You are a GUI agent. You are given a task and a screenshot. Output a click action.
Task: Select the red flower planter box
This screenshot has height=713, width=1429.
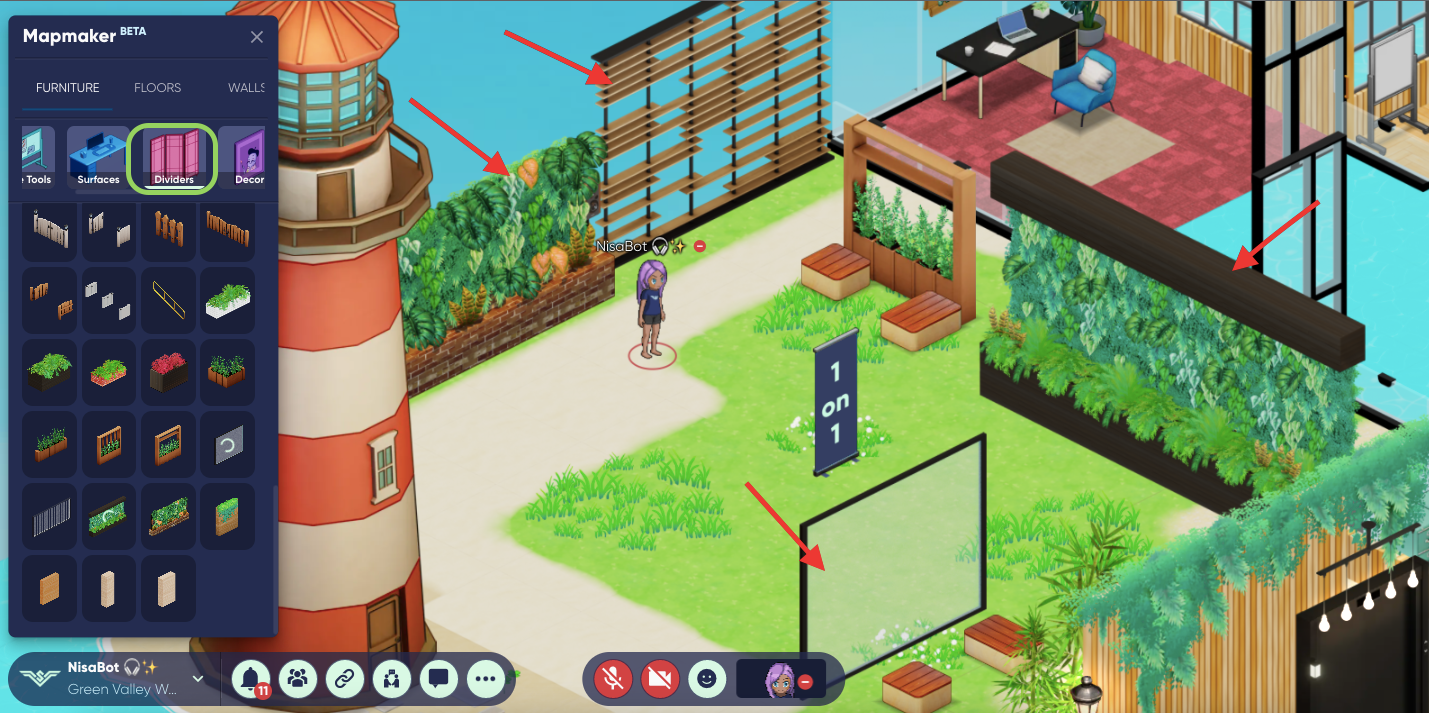[168, 371]
